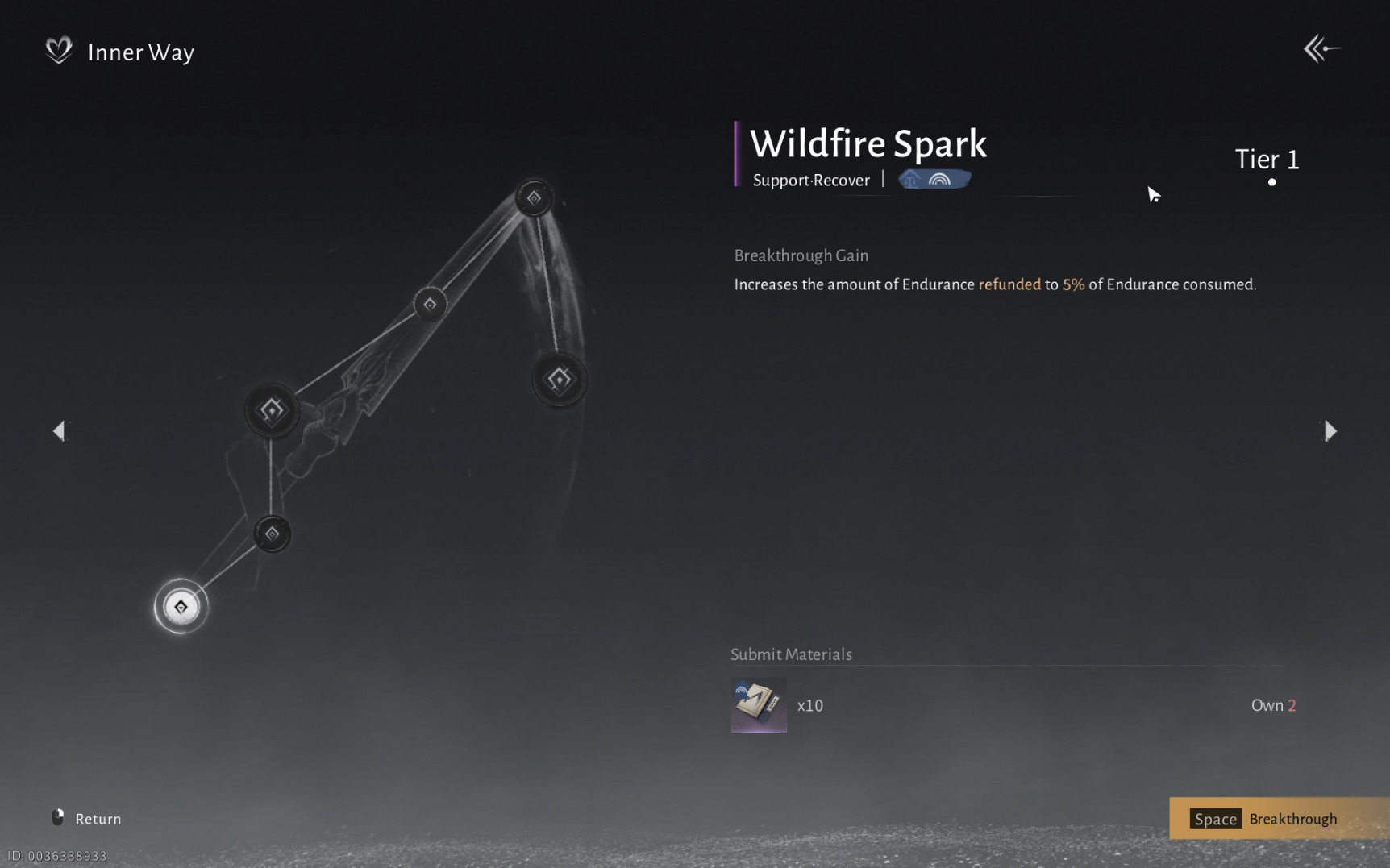The image size is (1390, 868).
Task: Select the Support·Recover category label
Action: point(811,181)
